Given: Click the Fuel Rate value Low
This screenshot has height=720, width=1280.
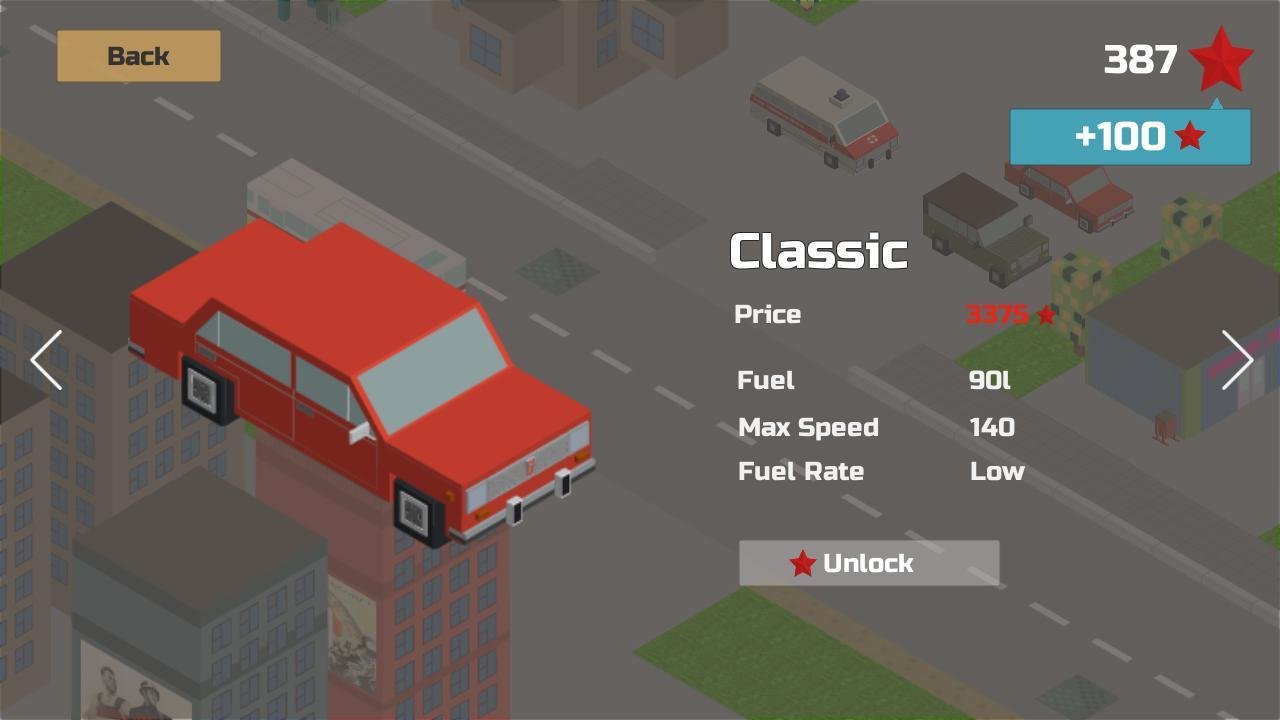Looking at the screenshot, I should point(996,471).
